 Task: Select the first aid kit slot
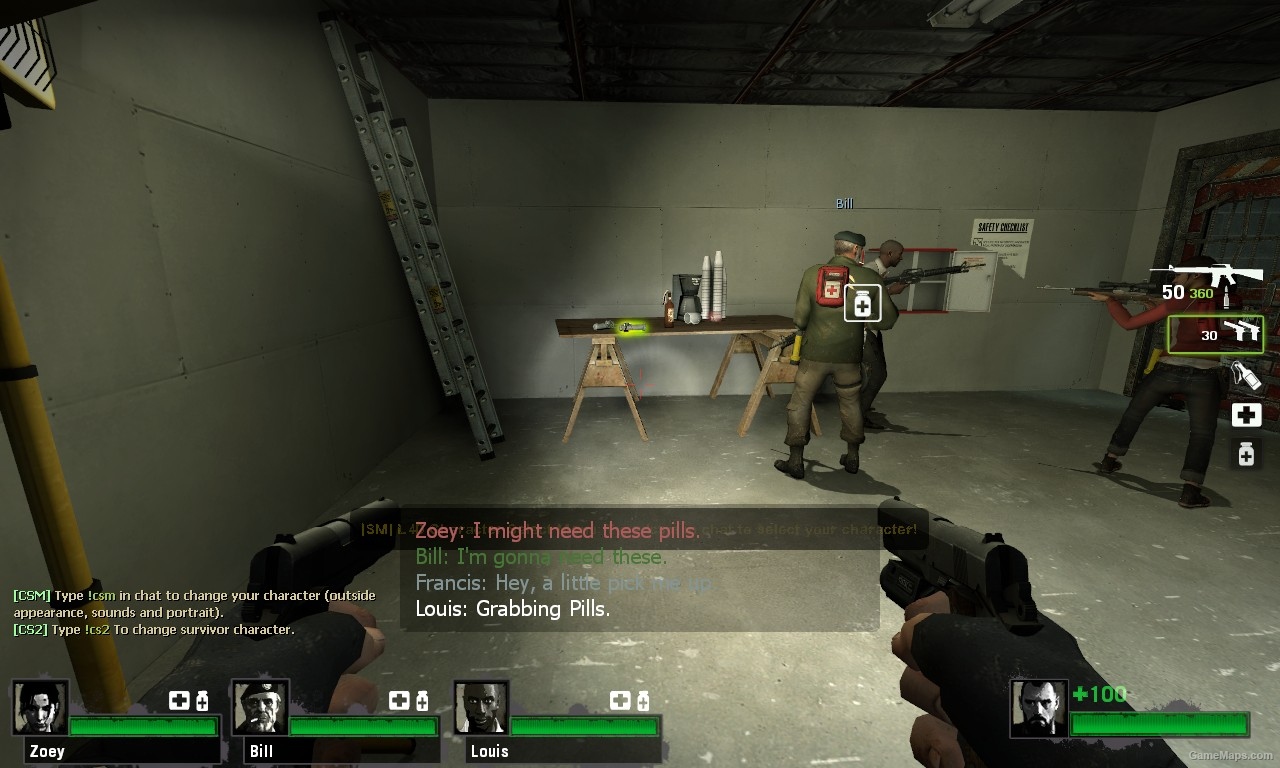click(x=1246, y=415)
